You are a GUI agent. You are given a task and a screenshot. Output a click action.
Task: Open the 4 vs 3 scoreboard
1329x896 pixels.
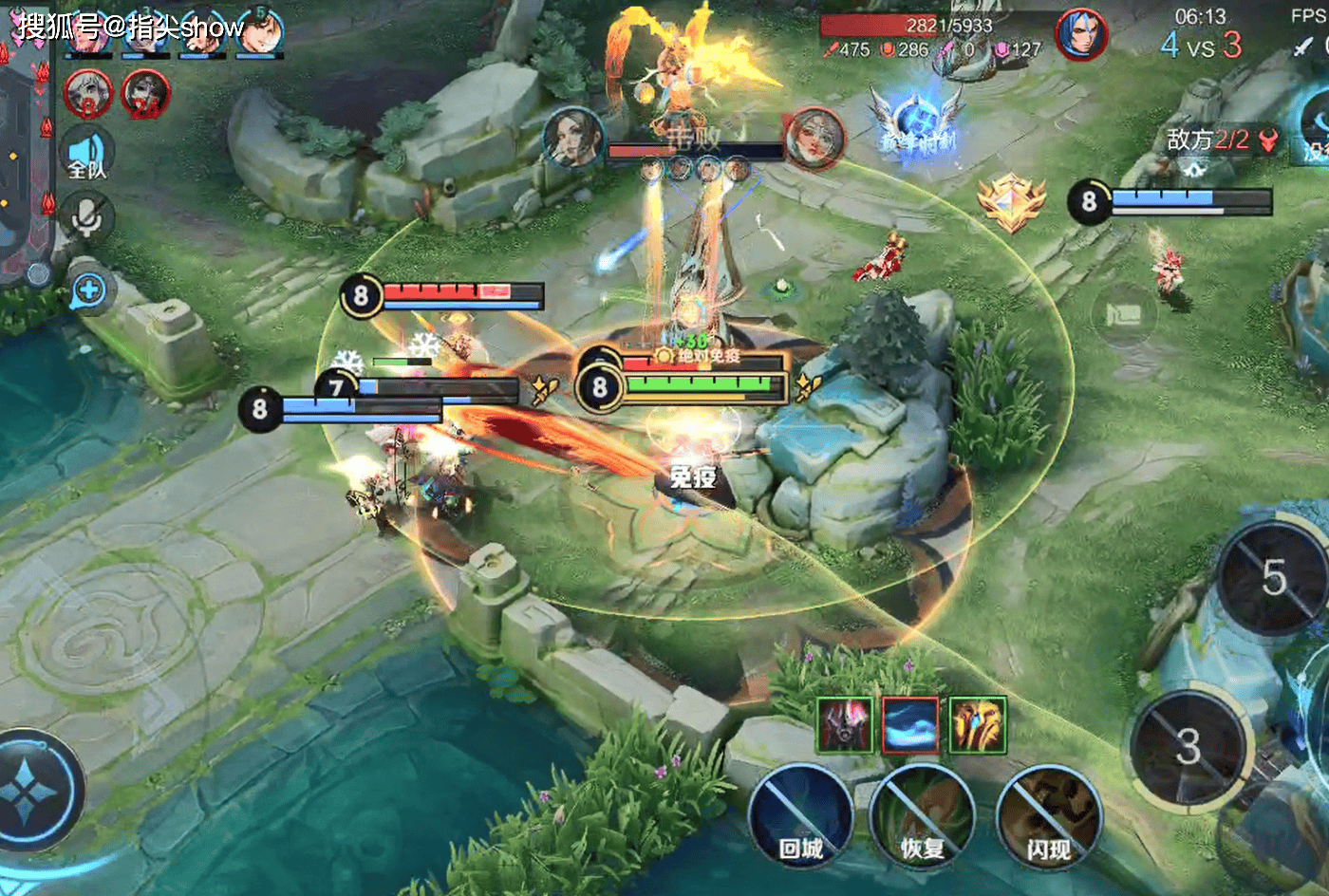1200,45
